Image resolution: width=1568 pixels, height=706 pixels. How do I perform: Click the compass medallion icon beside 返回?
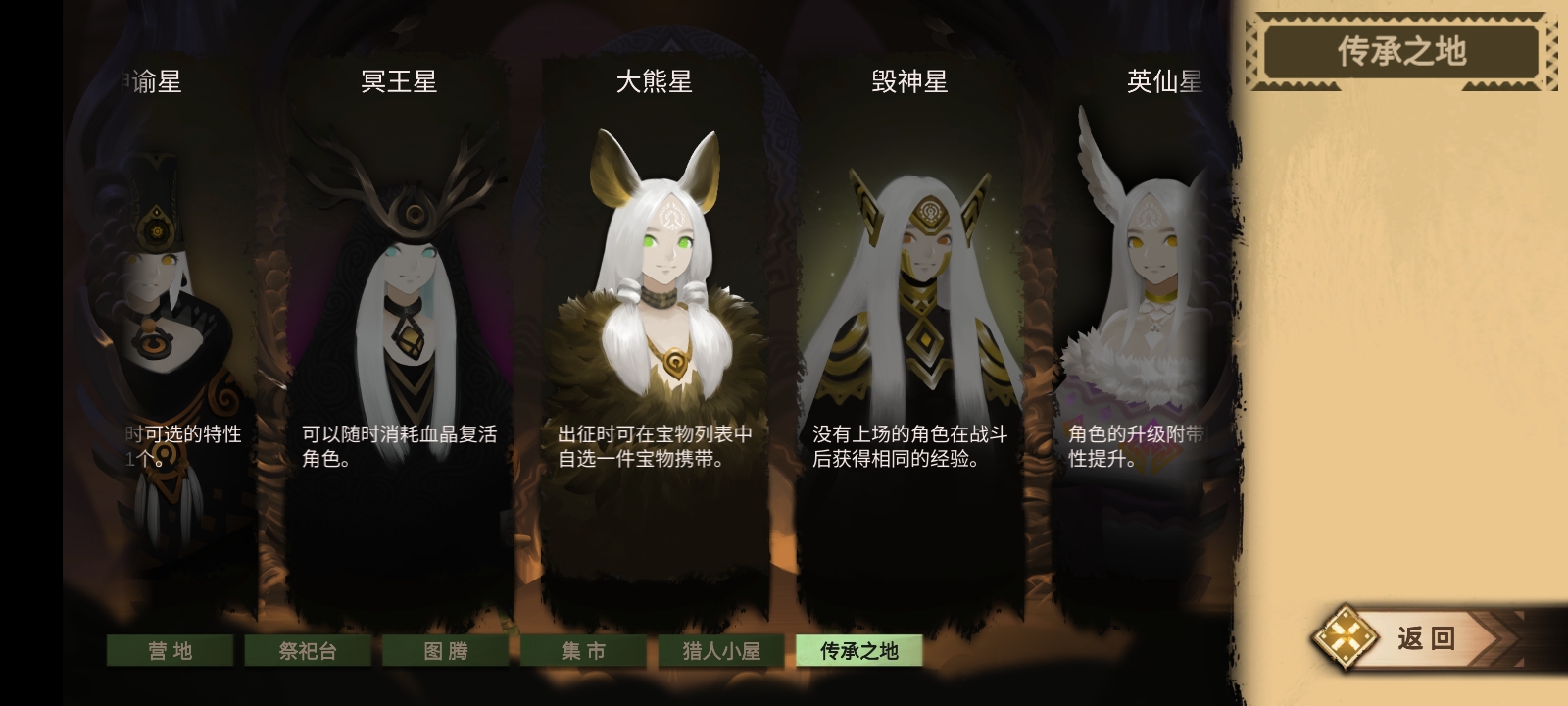pos(1346,637)
